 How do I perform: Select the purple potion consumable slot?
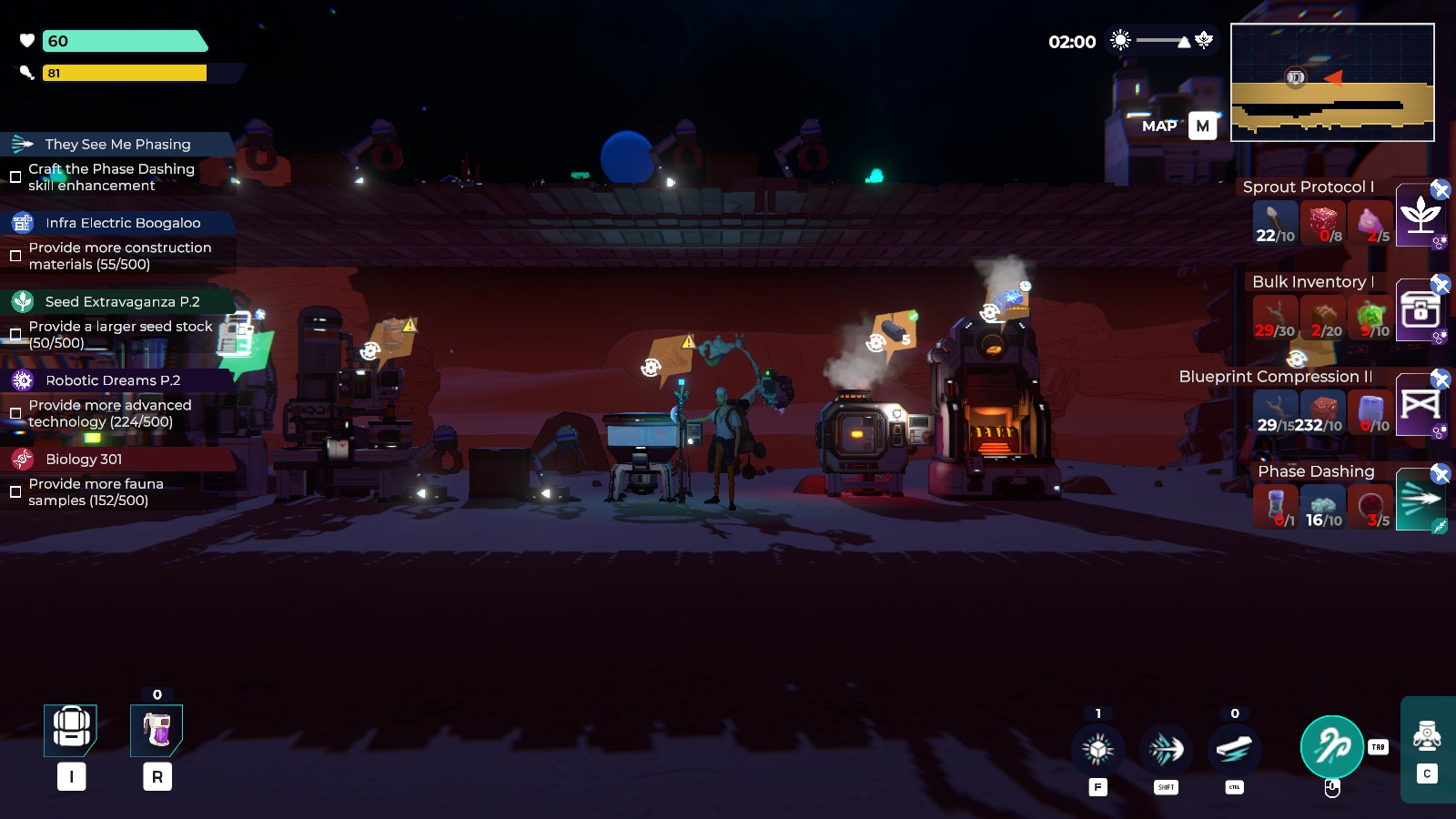(x=157, y=730)
